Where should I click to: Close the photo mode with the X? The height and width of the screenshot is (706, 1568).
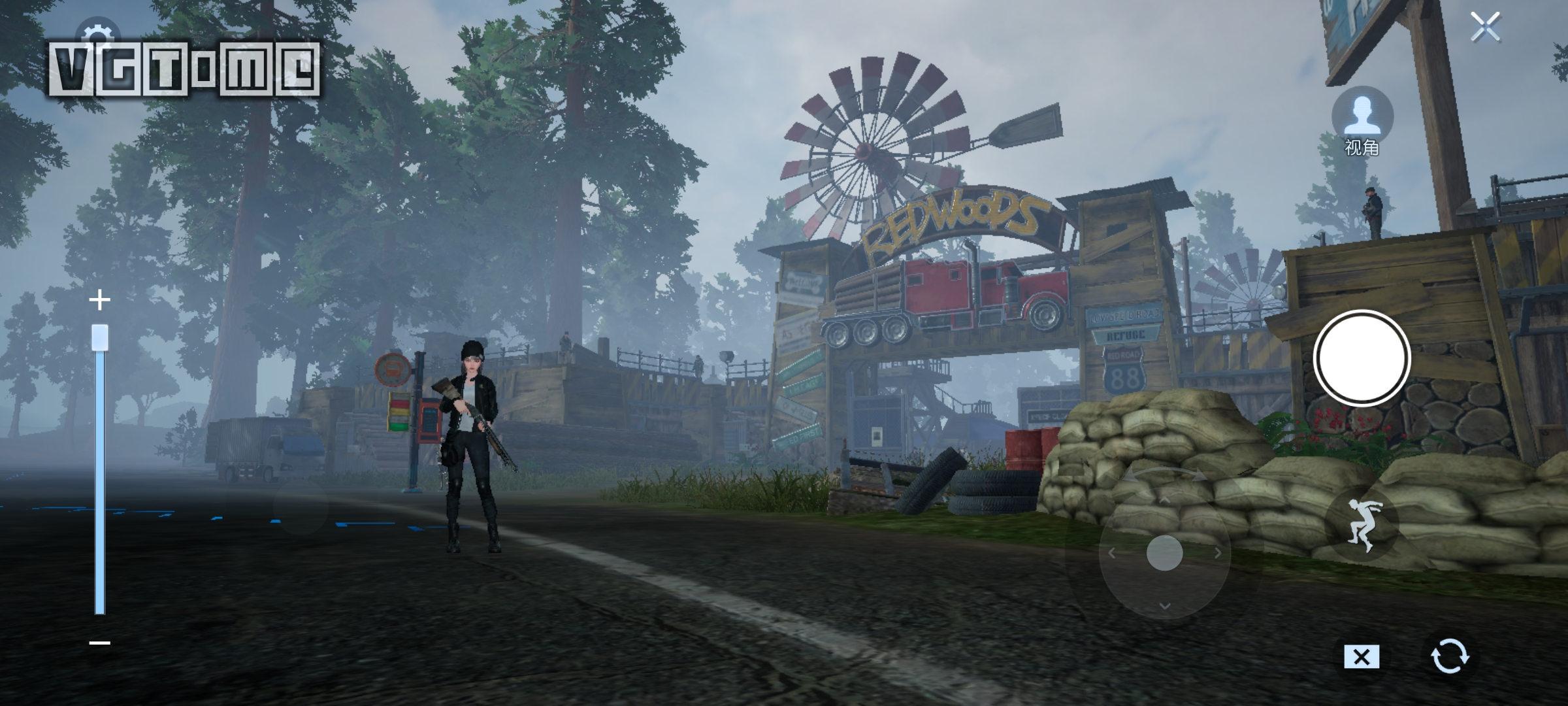click(x=1485, y=27)
